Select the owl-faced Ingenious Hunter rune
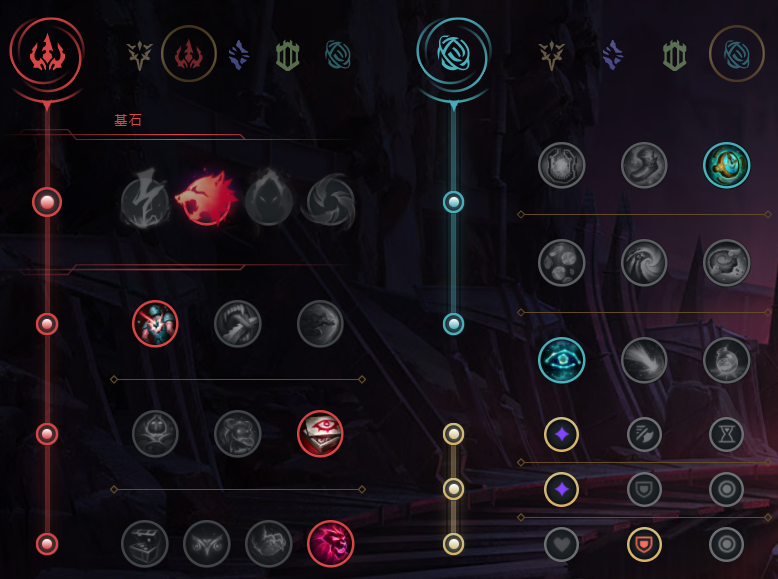Viewport: 778px width, 579px height. [x=207, y=544]
